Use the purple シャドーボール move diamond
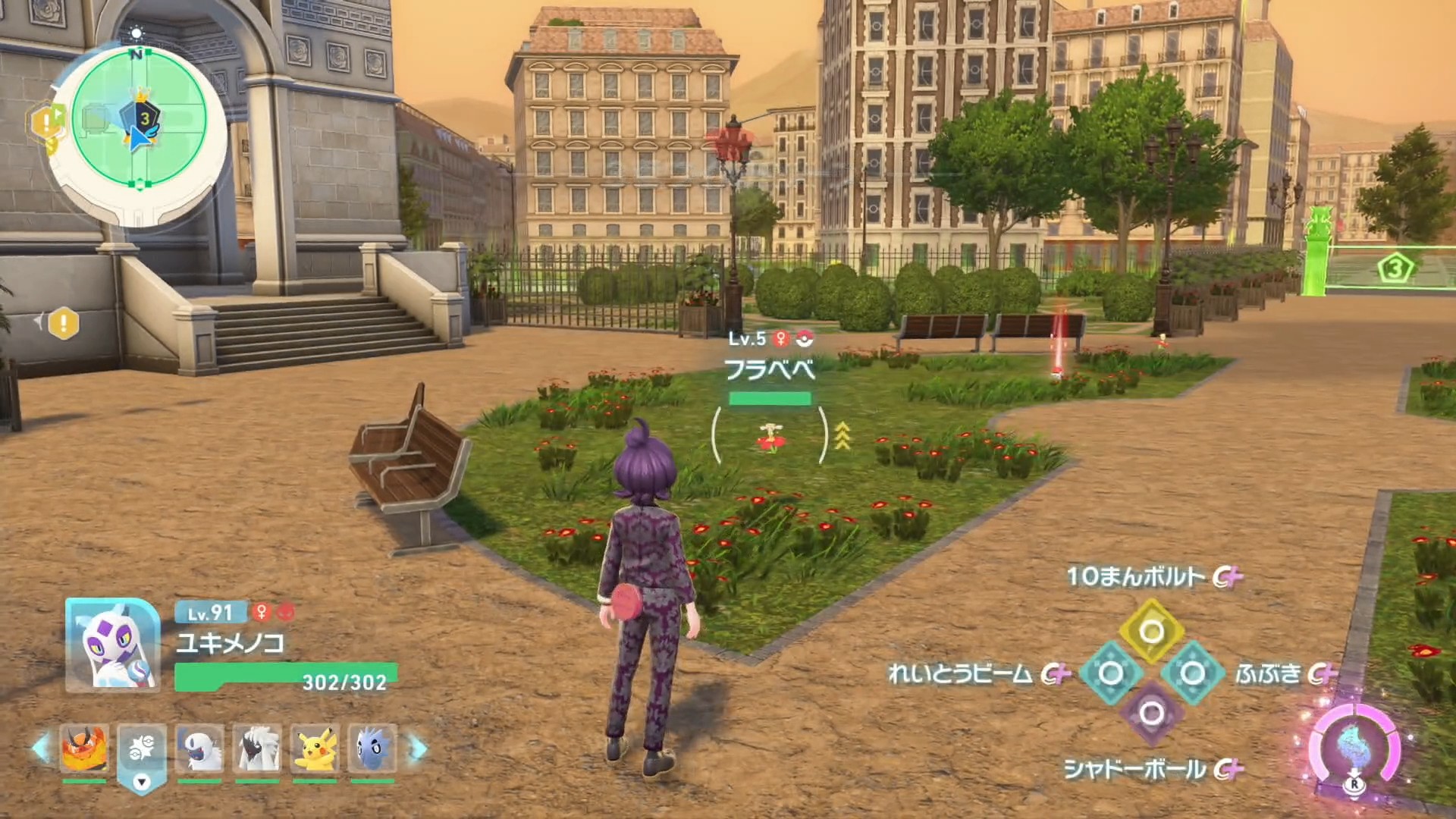The image size is (1456, 819). click(x=1151, y=714)
